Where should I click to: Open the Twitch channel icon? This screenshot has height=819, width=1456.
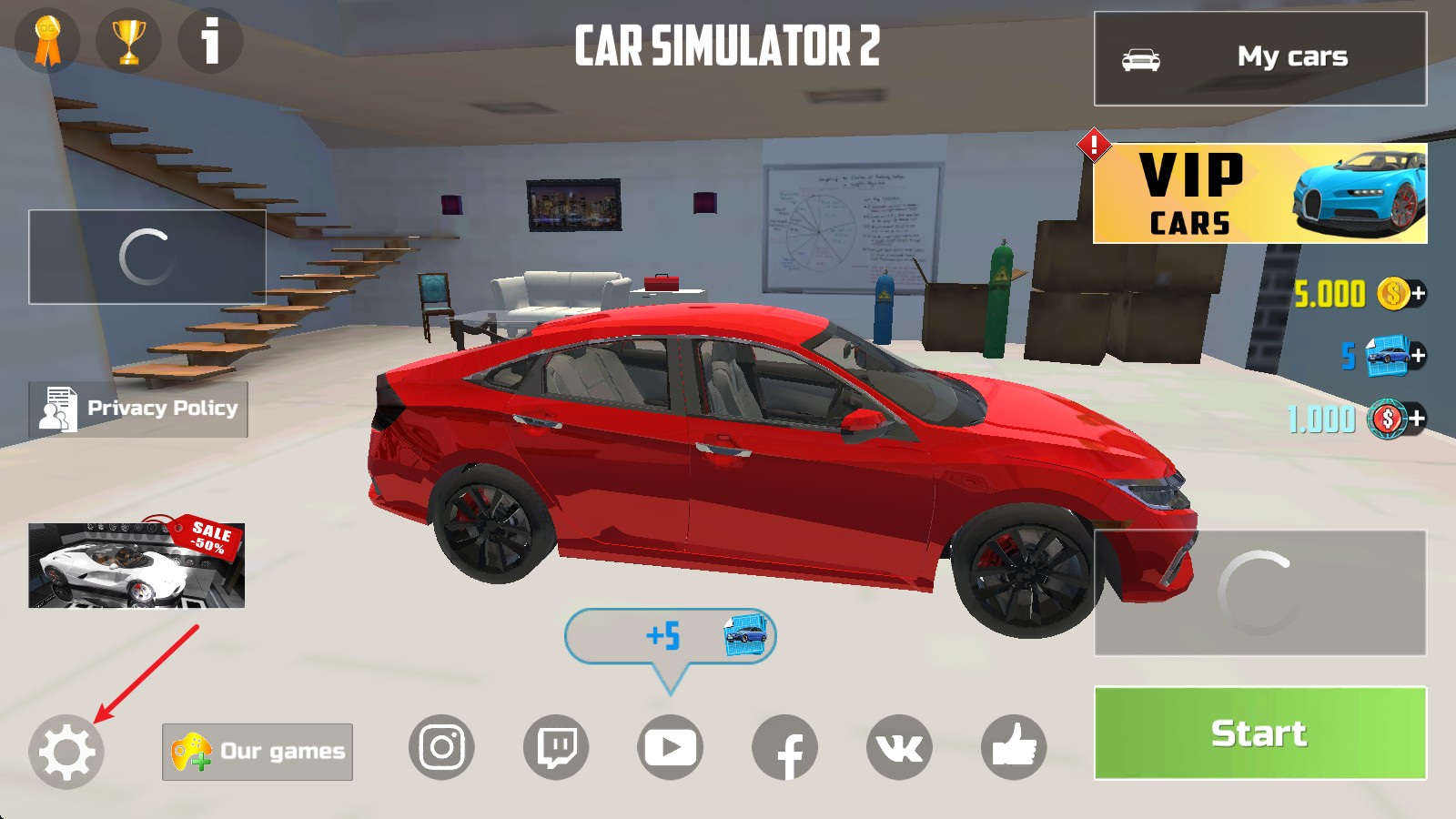tap(557, 748)
